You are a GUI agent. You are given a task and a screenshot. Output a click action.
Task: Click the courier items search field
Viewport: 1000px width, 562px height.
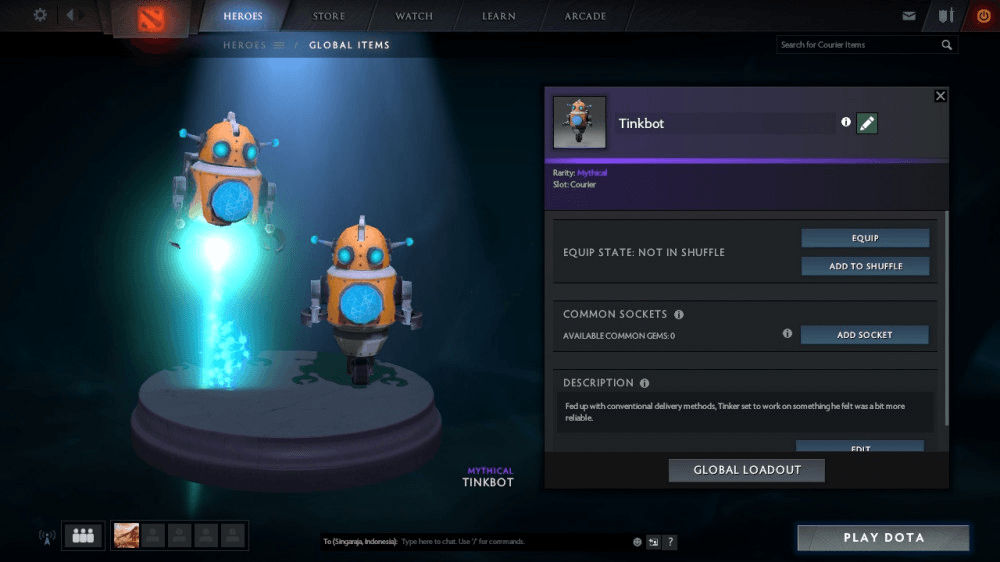pos(858,45)
